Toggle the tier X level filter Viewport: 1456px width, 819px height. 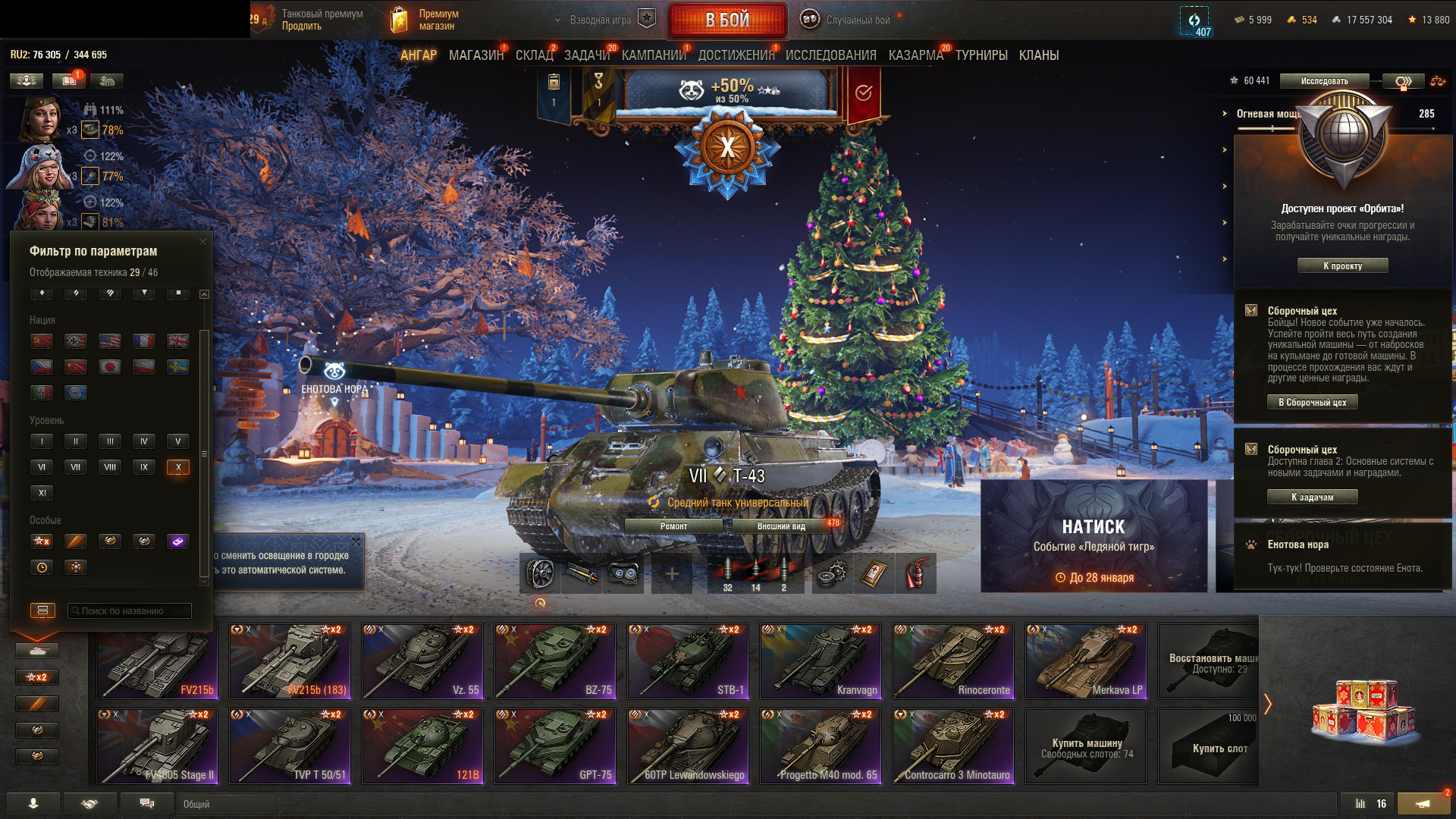coord(178,467)
